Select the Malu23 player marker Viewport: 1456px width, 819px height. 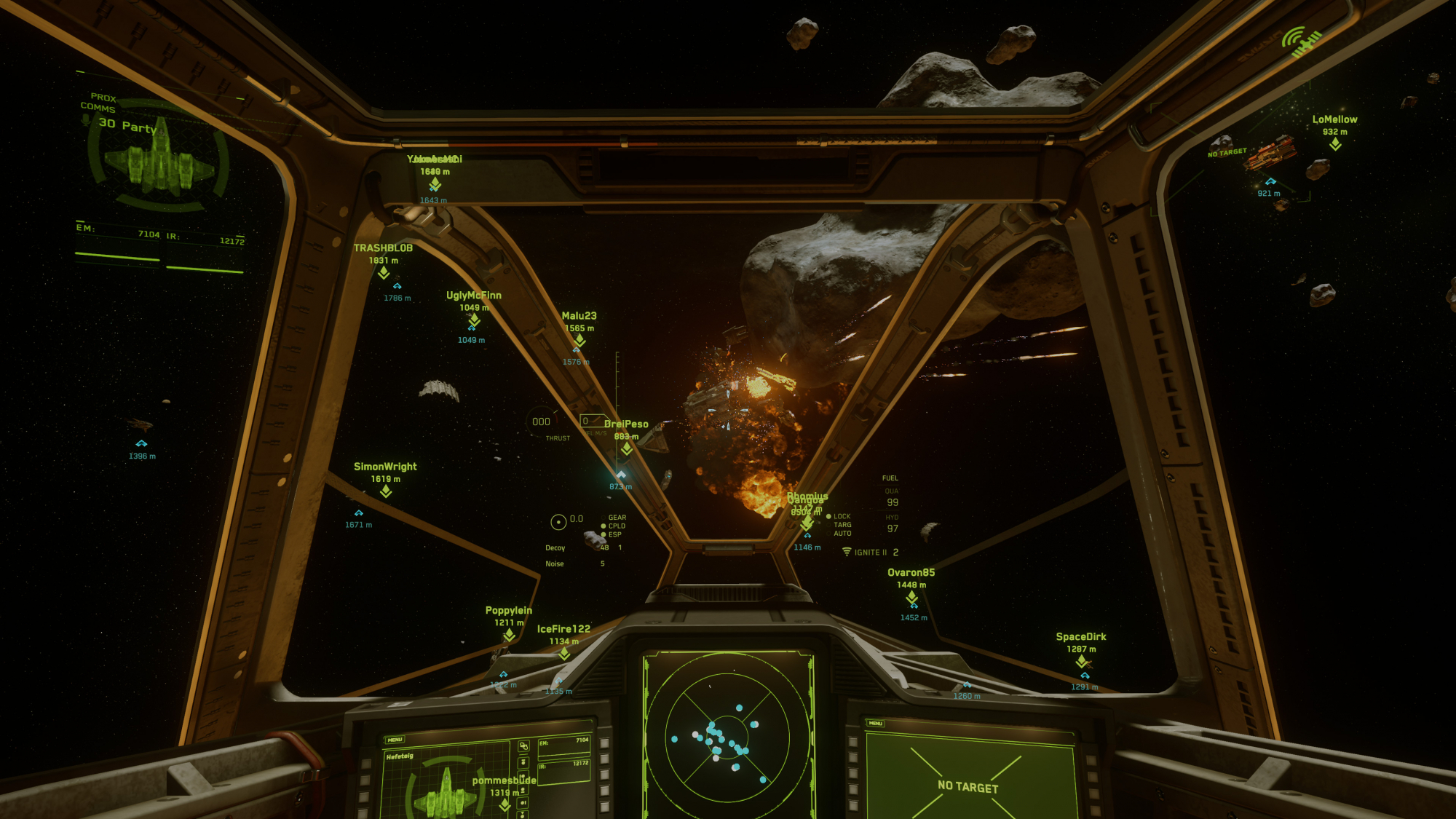[x=579, y=340]
